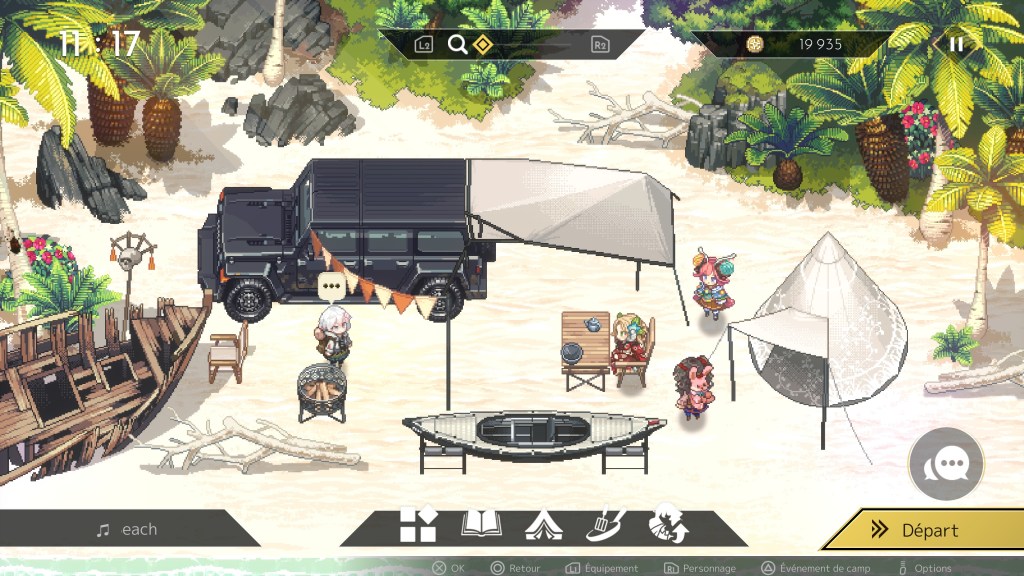
Task: Click the magnifying glass zoom icon
Action: [x=457, y=44]
